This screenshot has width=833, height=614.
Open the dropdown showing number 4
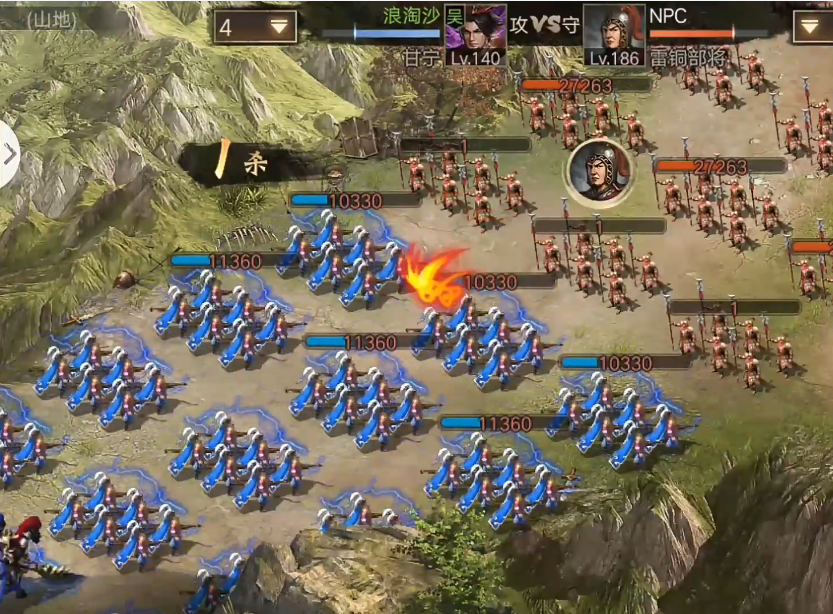[255, 27]
